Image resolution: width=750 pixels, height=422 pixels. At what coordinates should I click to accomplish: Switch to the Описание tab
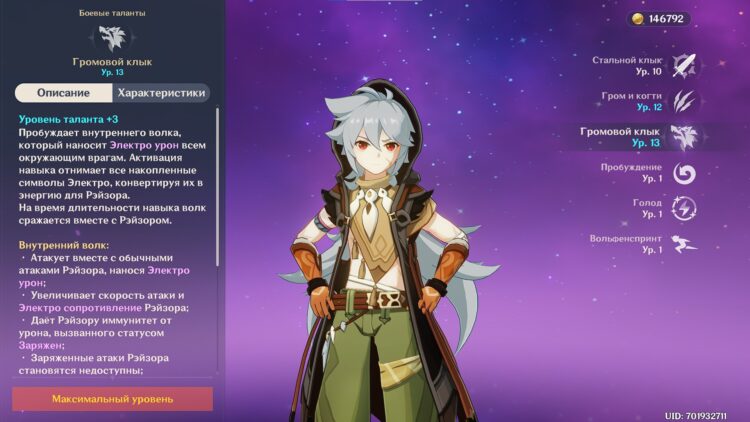pyautogui.click(x=63, y=93)
